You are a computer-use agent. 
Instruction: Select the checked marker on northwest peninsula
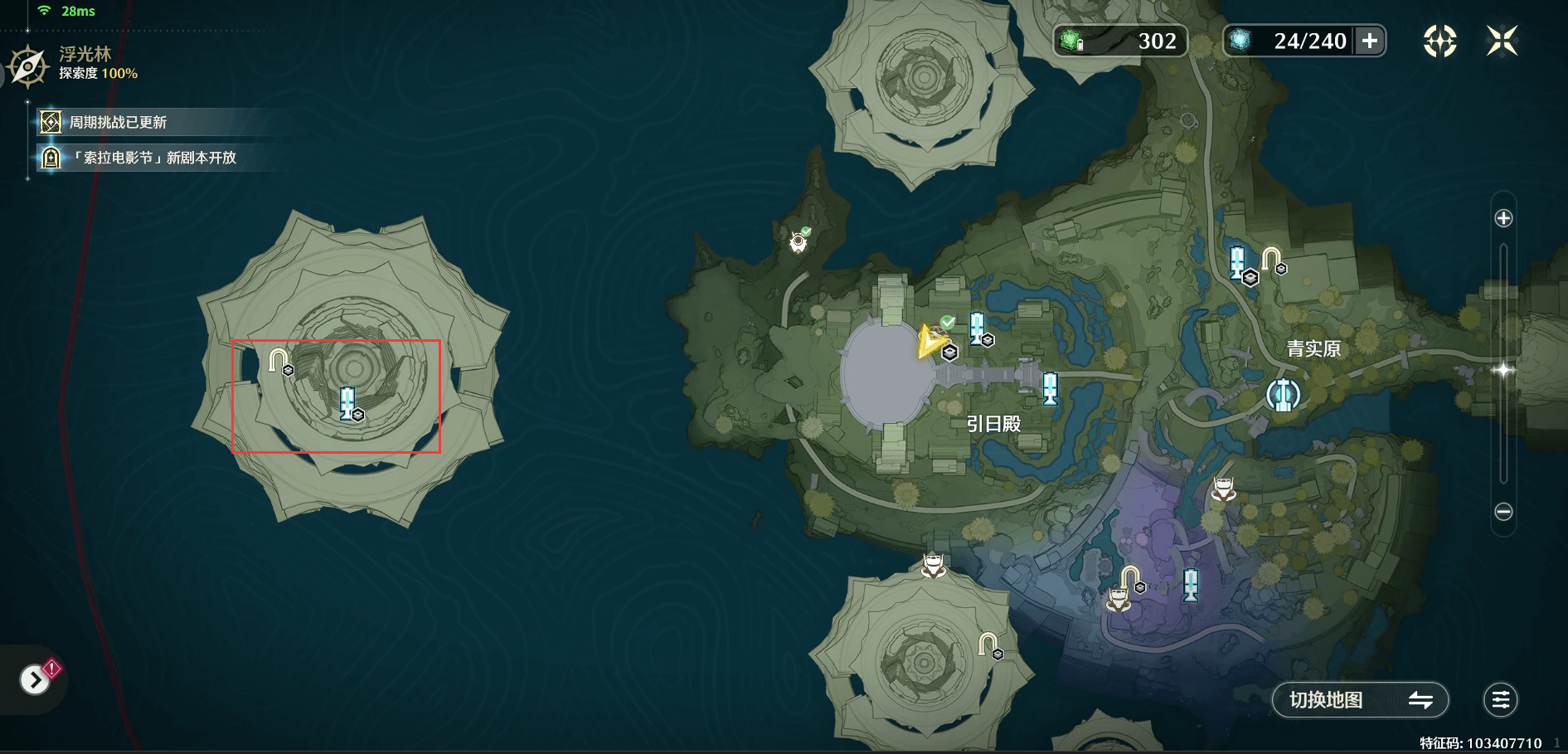(x=799, y=241)
